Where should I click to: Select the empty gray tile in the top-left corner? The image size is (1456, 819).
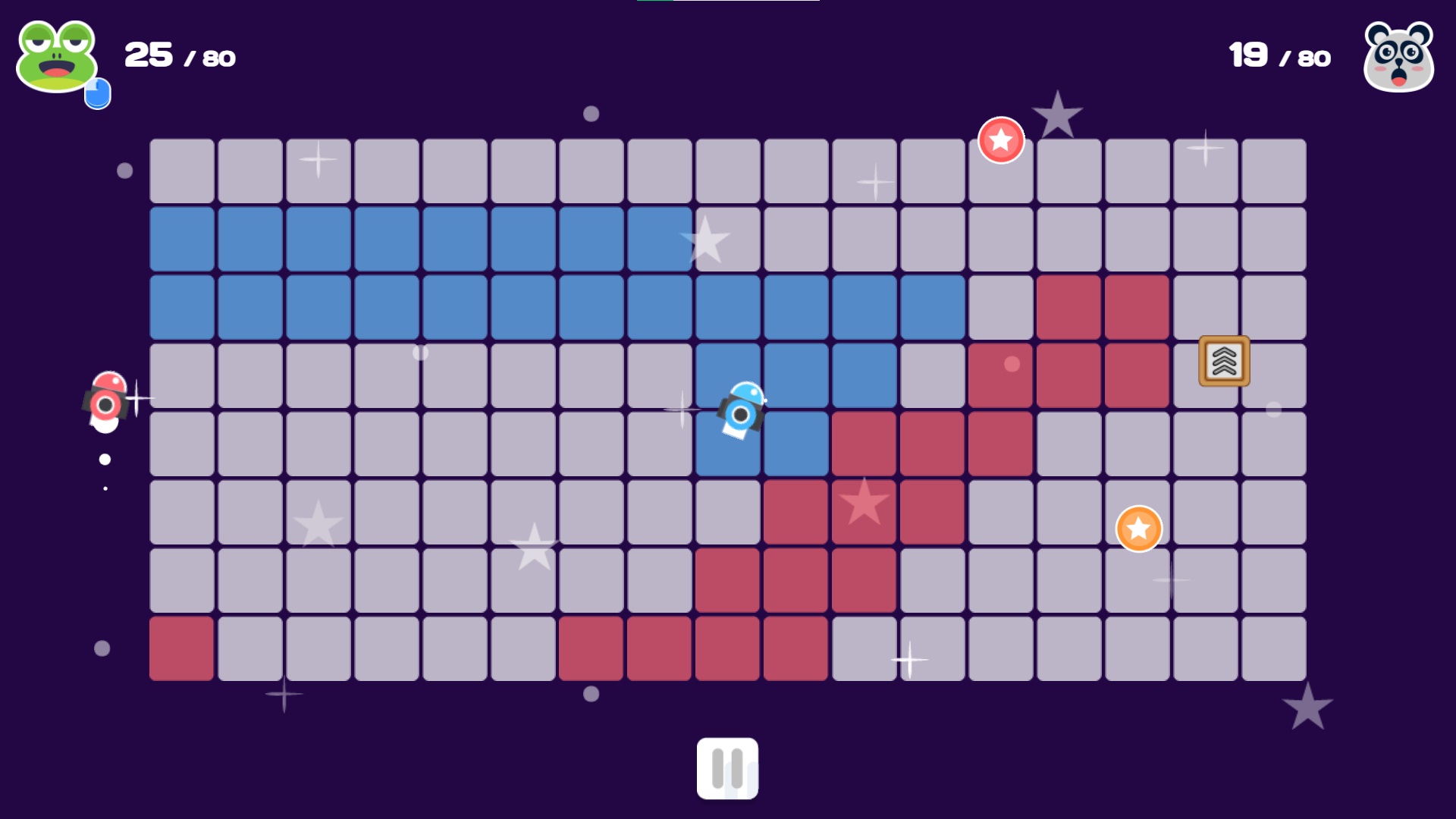pyautogui.click(x=181, y=170)
